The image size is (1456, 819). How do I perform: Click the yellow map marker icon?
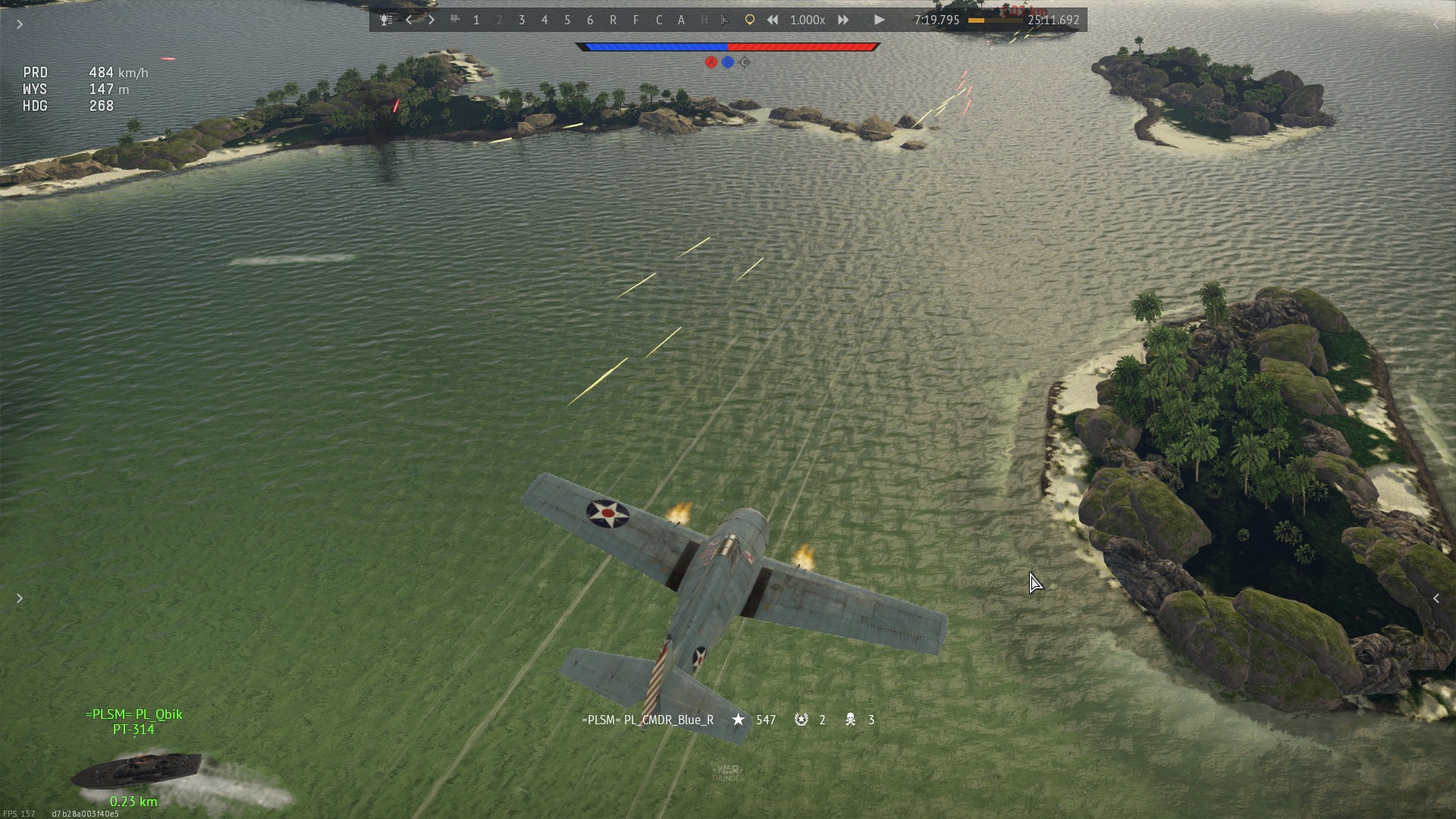(x=749, y=20)
